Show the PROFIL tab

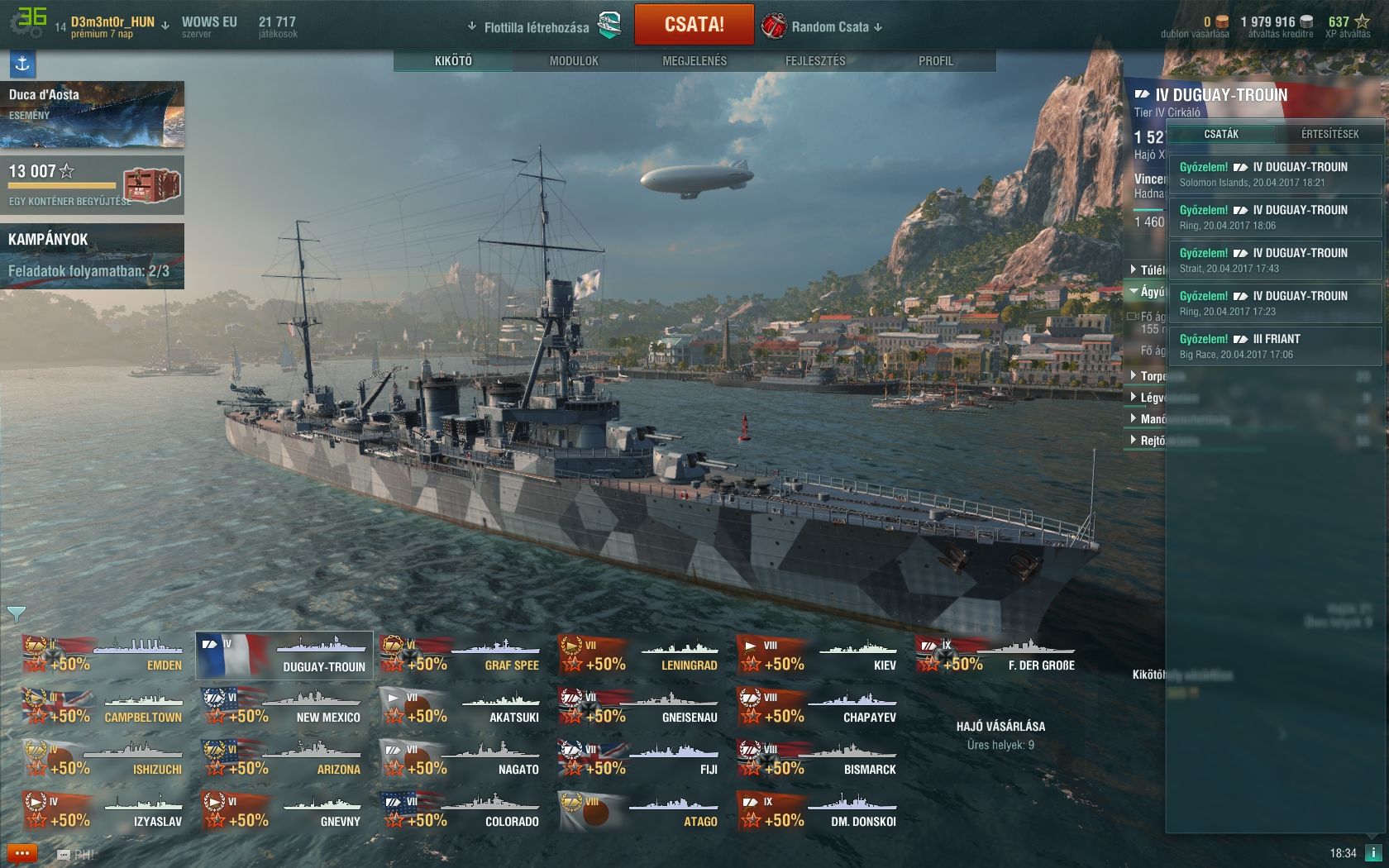point(935,61)
